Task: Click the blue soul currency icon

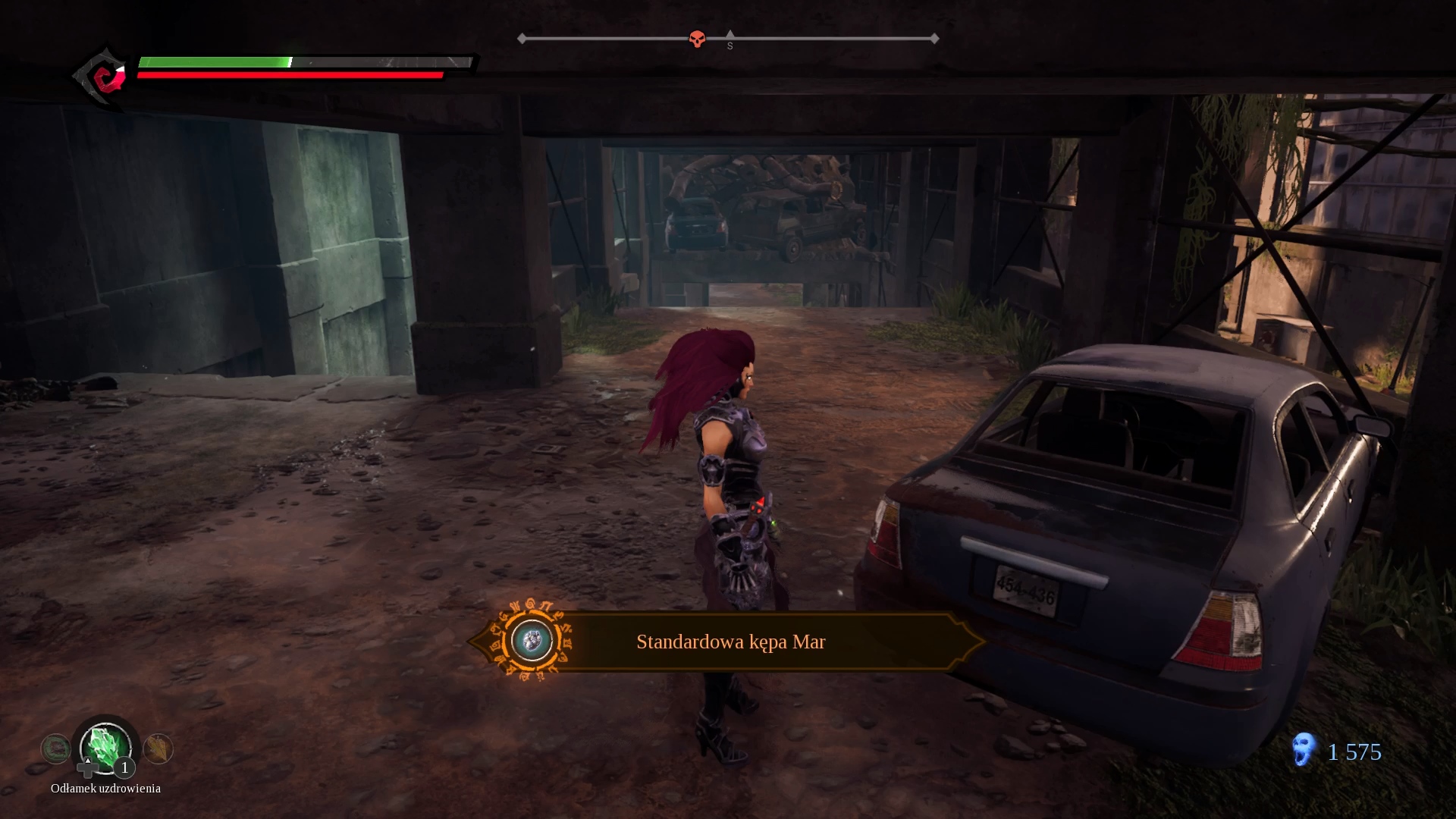Action: pyautogui.click(x=1304, y=750)
